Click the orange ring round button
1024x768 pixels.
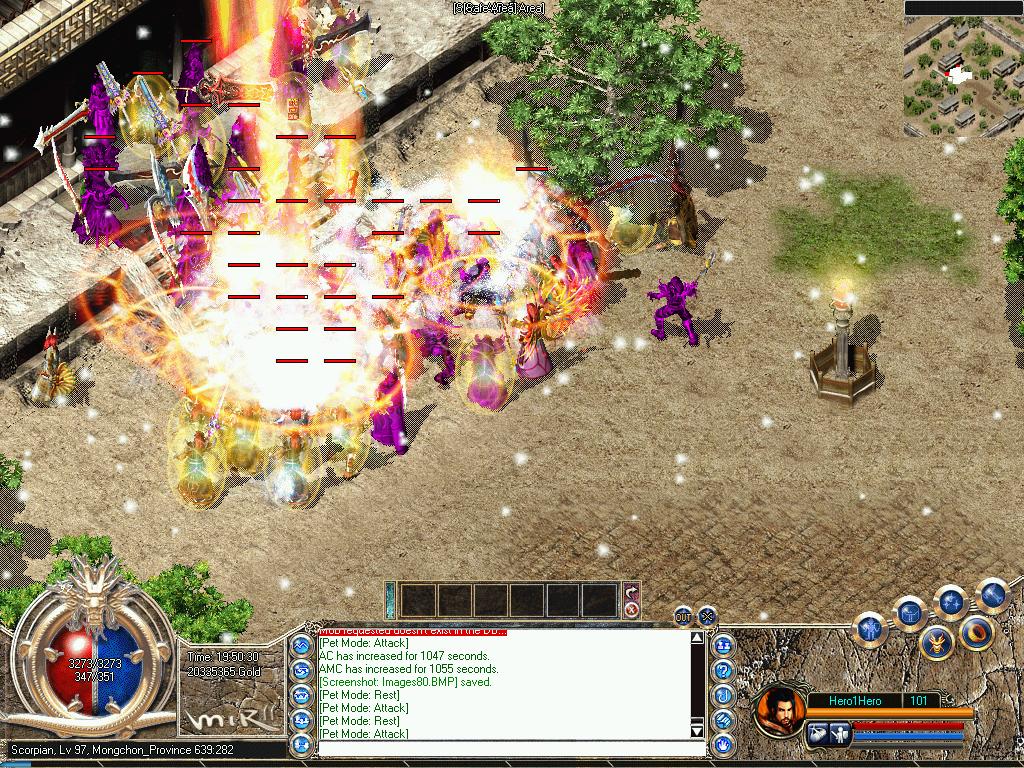point(977,631)
